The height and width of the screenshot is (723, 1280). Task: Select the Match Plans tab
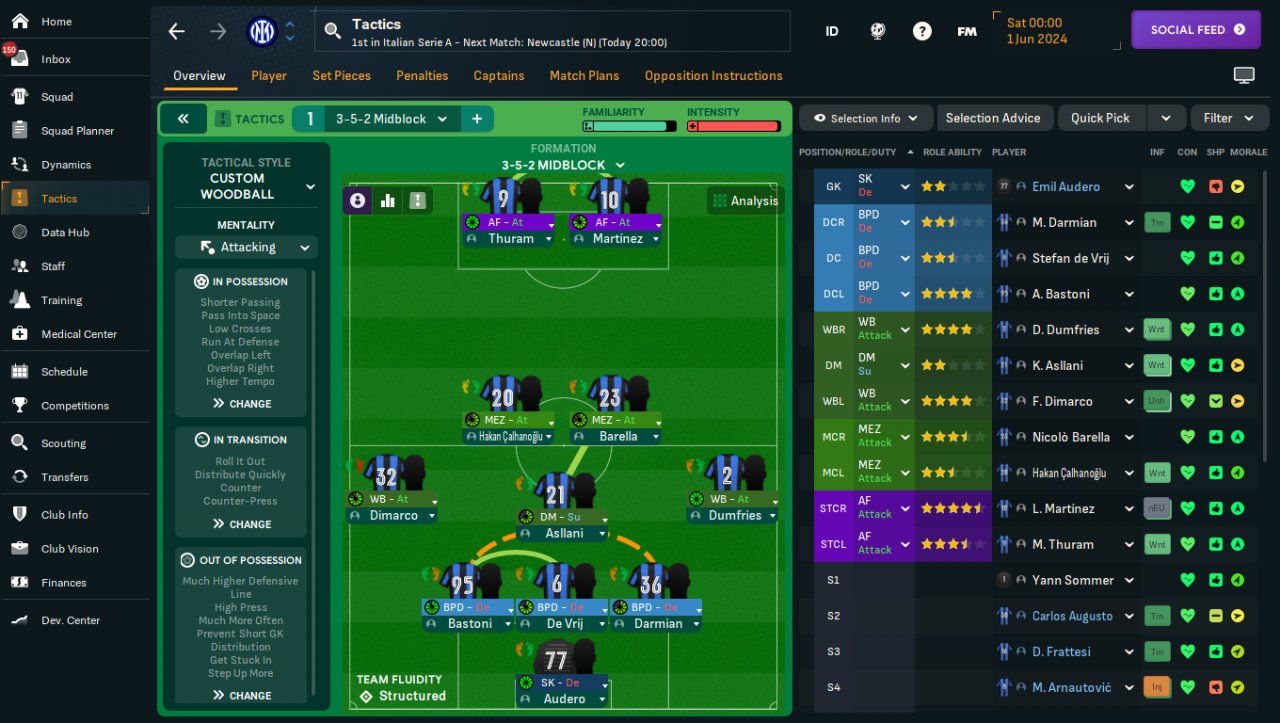[584, 76]
